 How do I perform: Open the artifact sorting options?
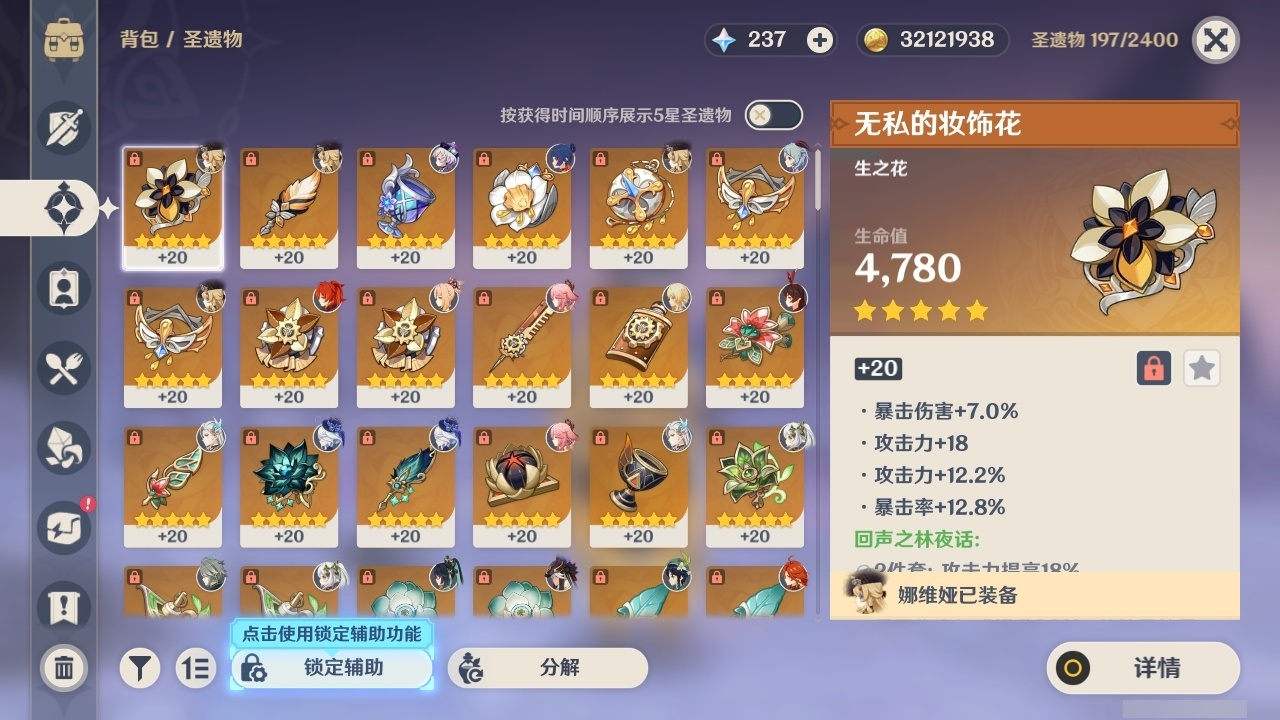point(196,668)
